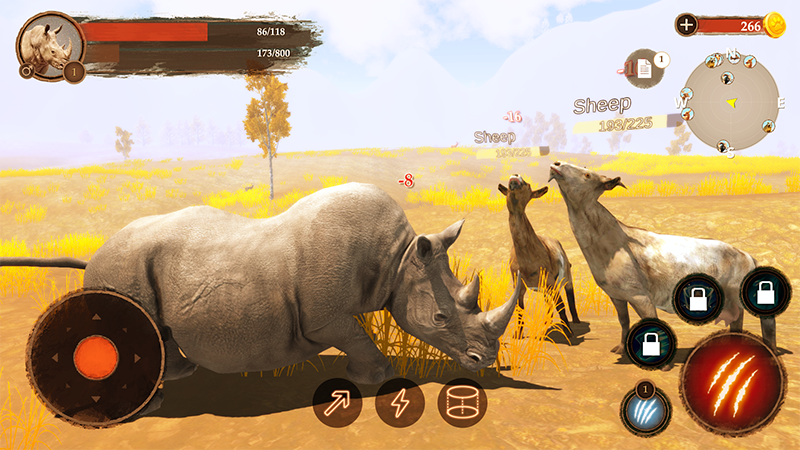Viewport: 800px width, 450px height.
Task: Open the quest document icon
Action: [x=645, y=70]
